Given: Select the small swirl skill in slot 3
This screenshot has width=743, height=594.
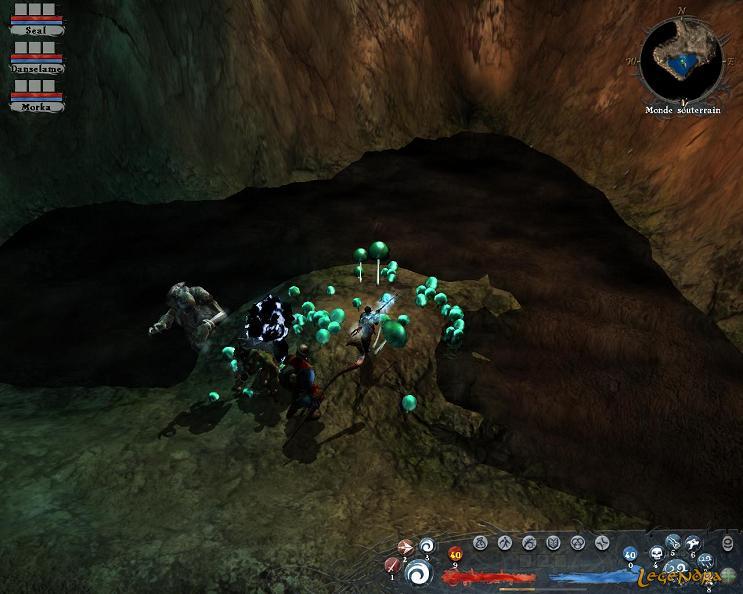Looking at the screenshot, I should [x=427, y=546].
